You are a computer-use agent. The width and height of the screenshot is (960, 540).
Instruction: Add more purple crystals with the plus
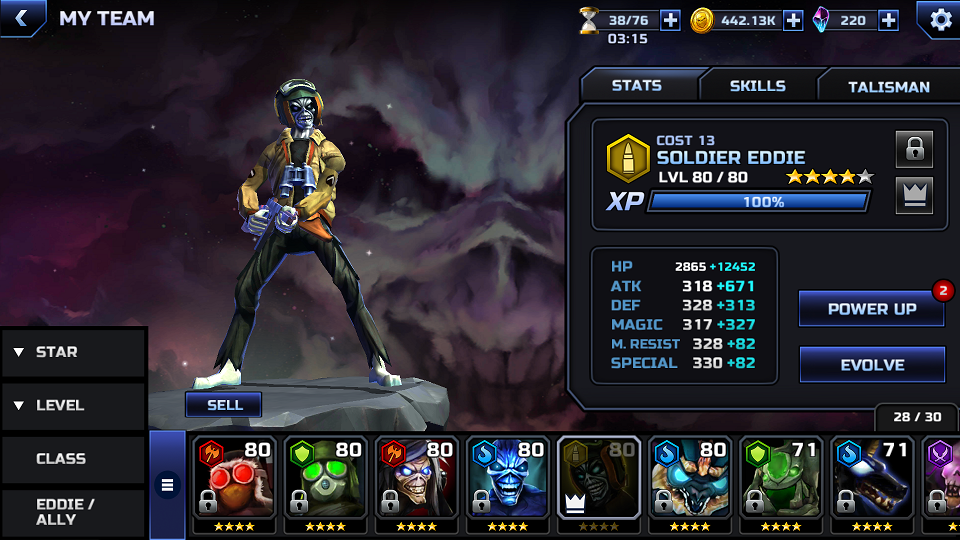point(888,20)
